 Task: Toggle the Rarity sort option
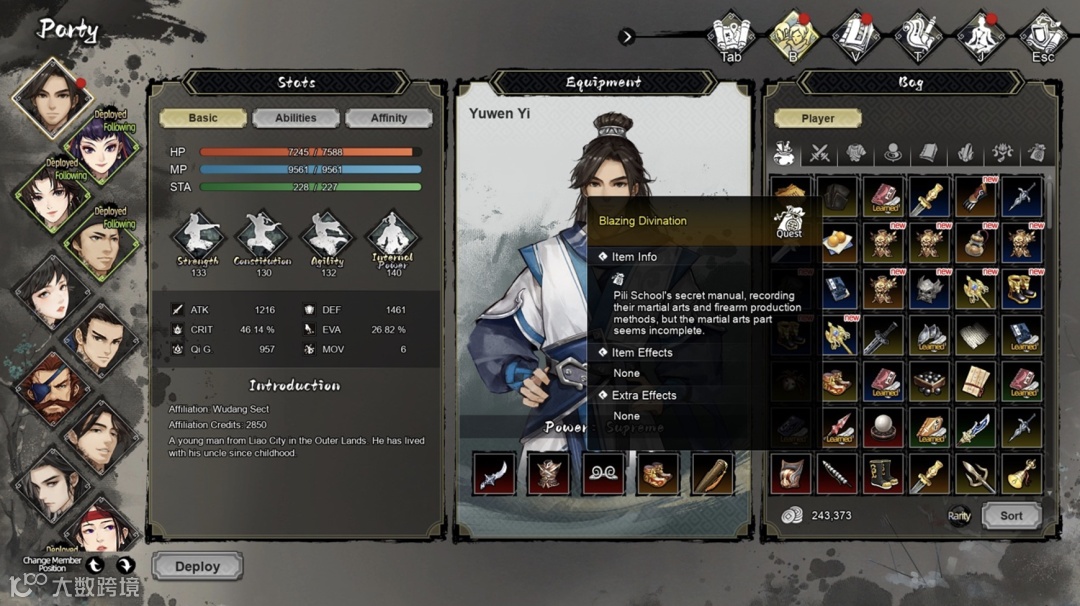[959, 516]
